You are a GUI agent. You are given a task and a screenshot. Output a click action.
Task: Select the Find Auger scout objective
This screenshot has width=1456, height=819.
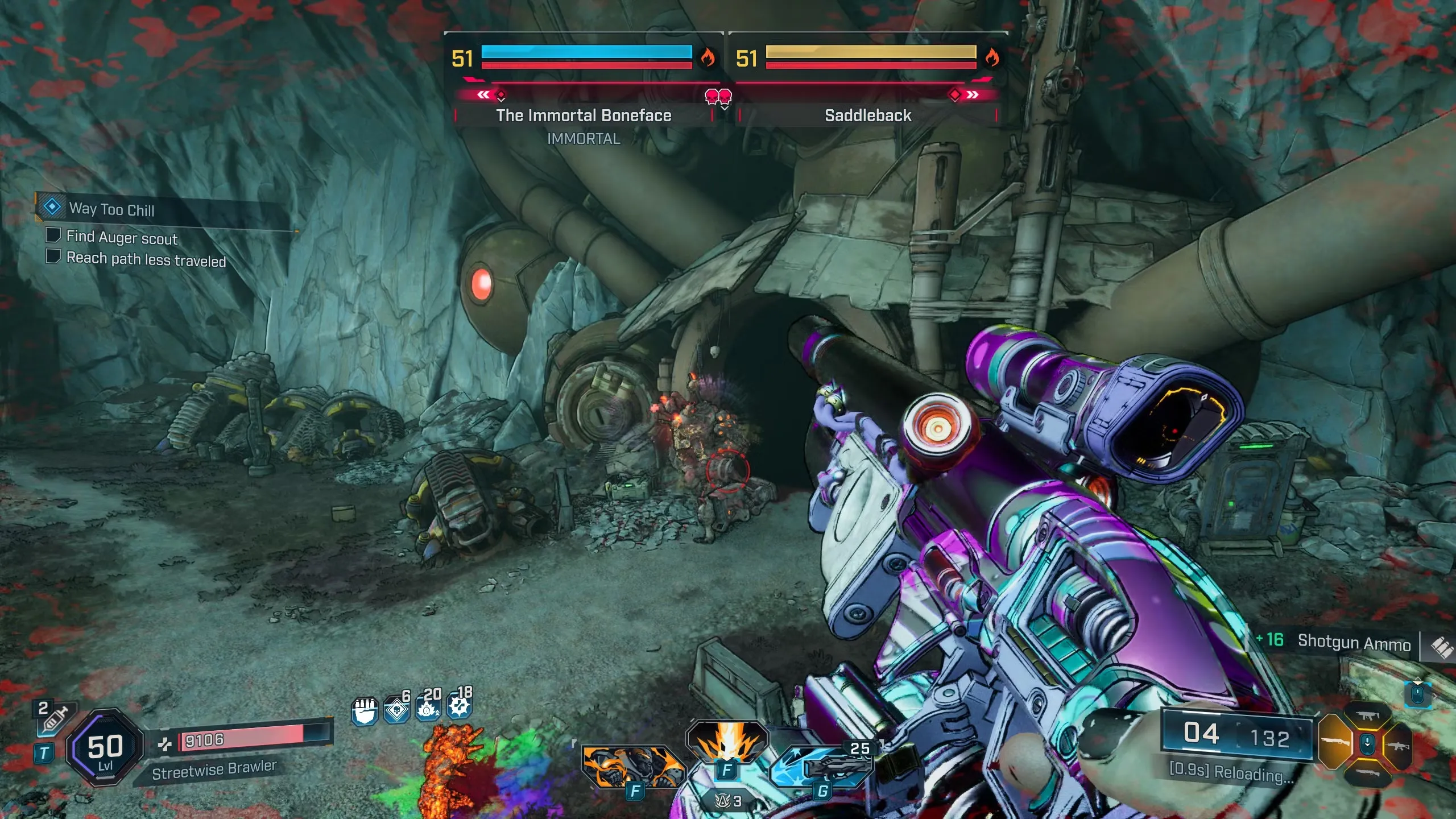pyautogui.click(x=122, y=237)
